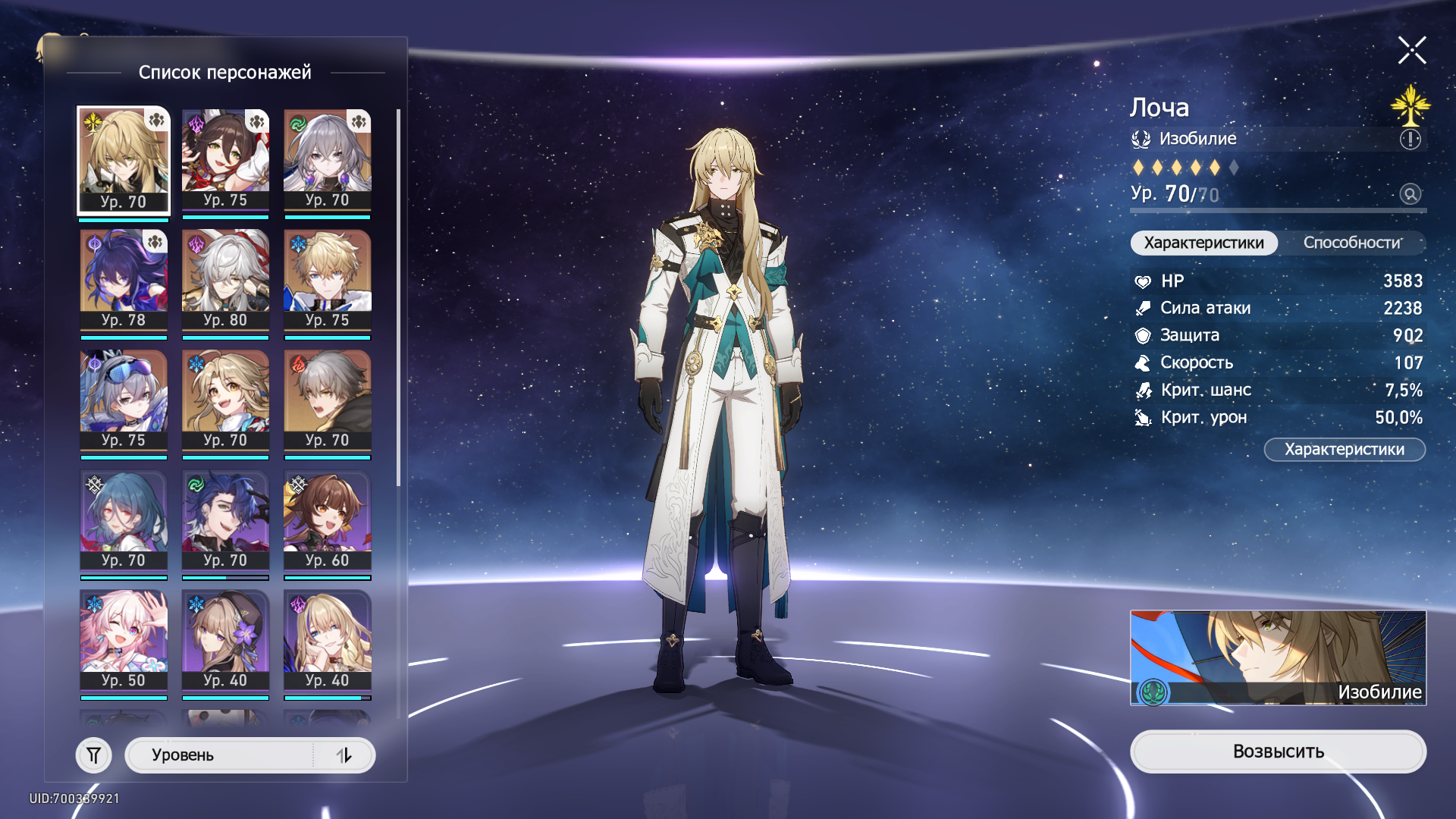1456x819 pixels.
Task: Select the Характеристики tab above the stats
Action: [x=1203, y=243]
